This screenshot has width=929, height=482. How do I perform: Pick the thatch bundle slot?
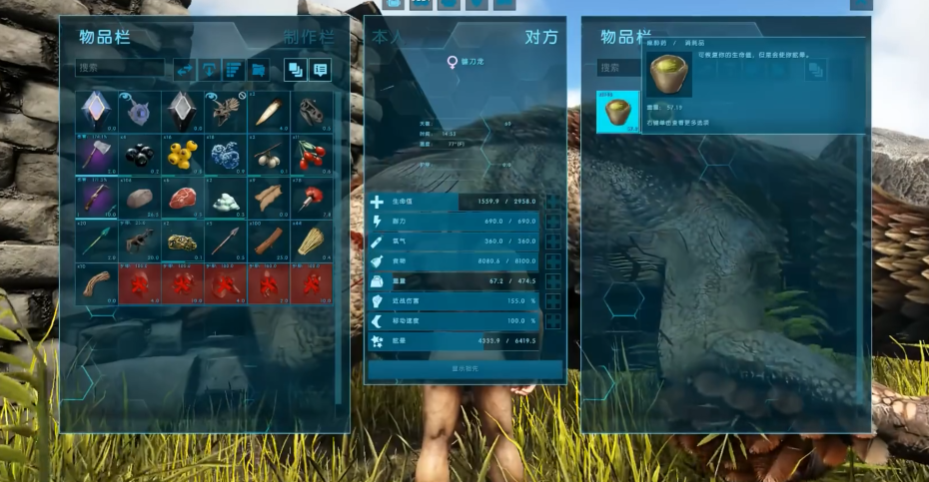pyautogui.click(x=310, y=240)
